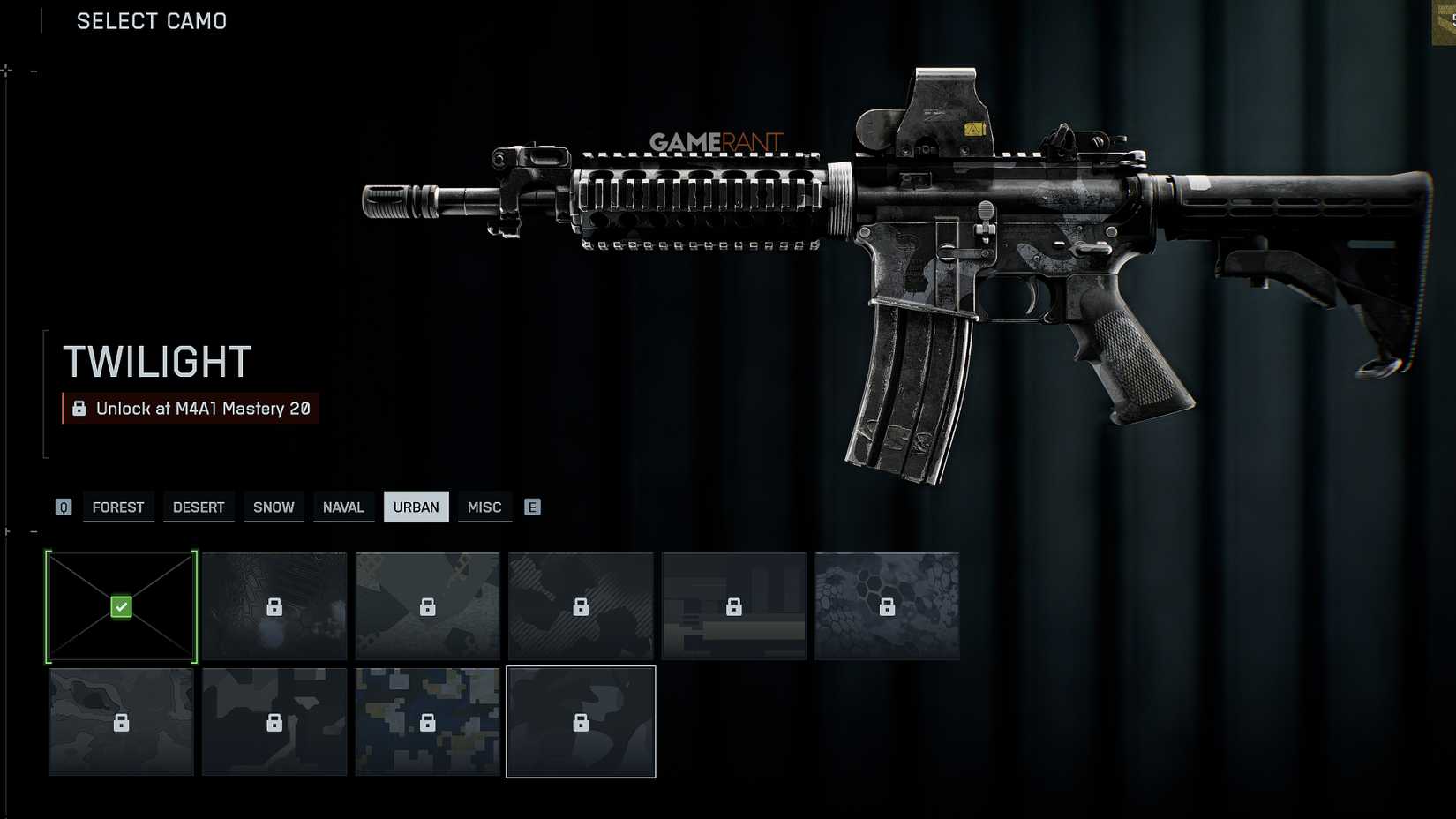This screenshot has height=819, width=1456.
Task: View the SNOW camo tab
Action: (274, 507)
